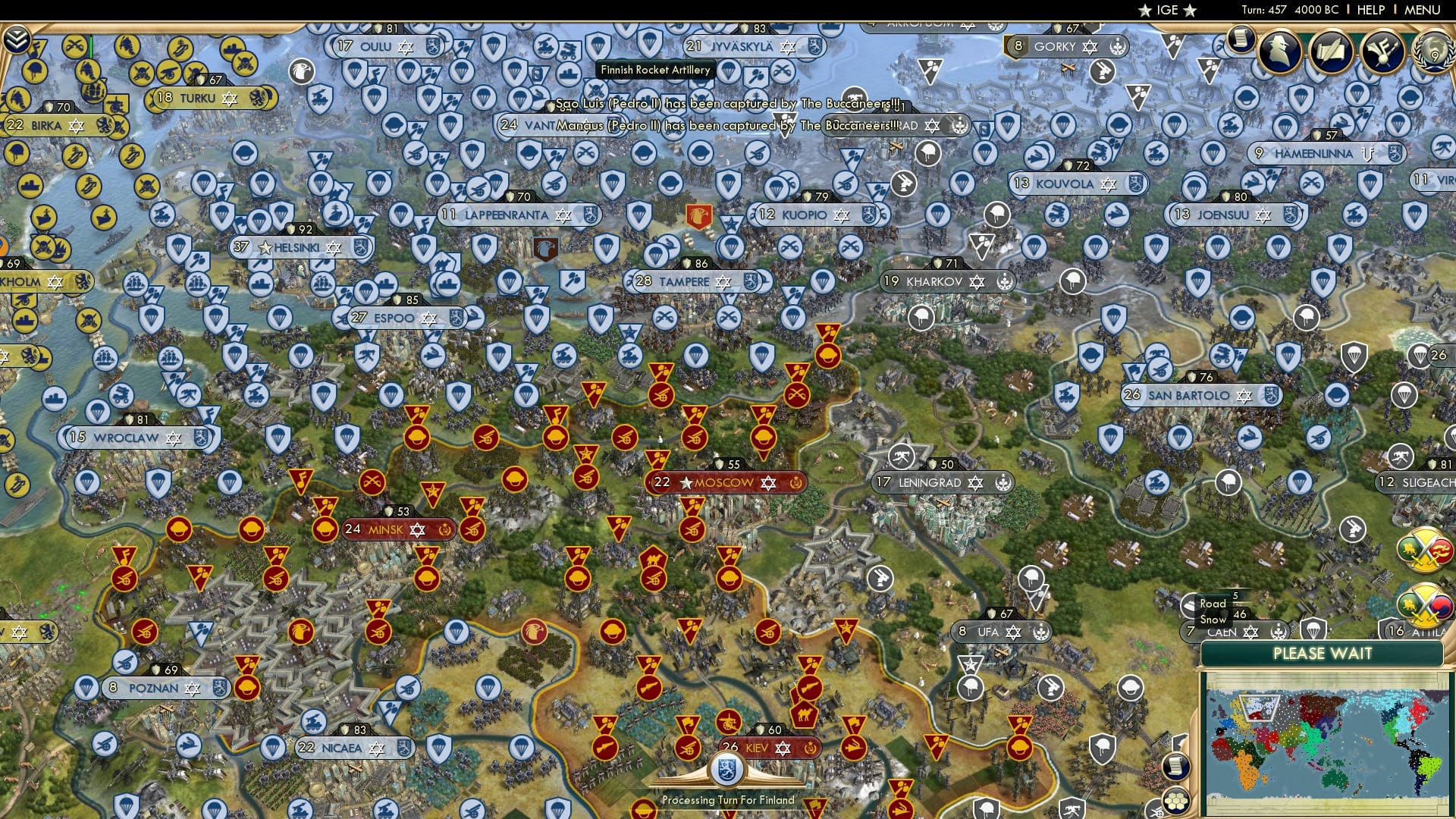Click the Star of David religion icon on Moscow's banner
The image size is (1456, 819).
[768, 484]
